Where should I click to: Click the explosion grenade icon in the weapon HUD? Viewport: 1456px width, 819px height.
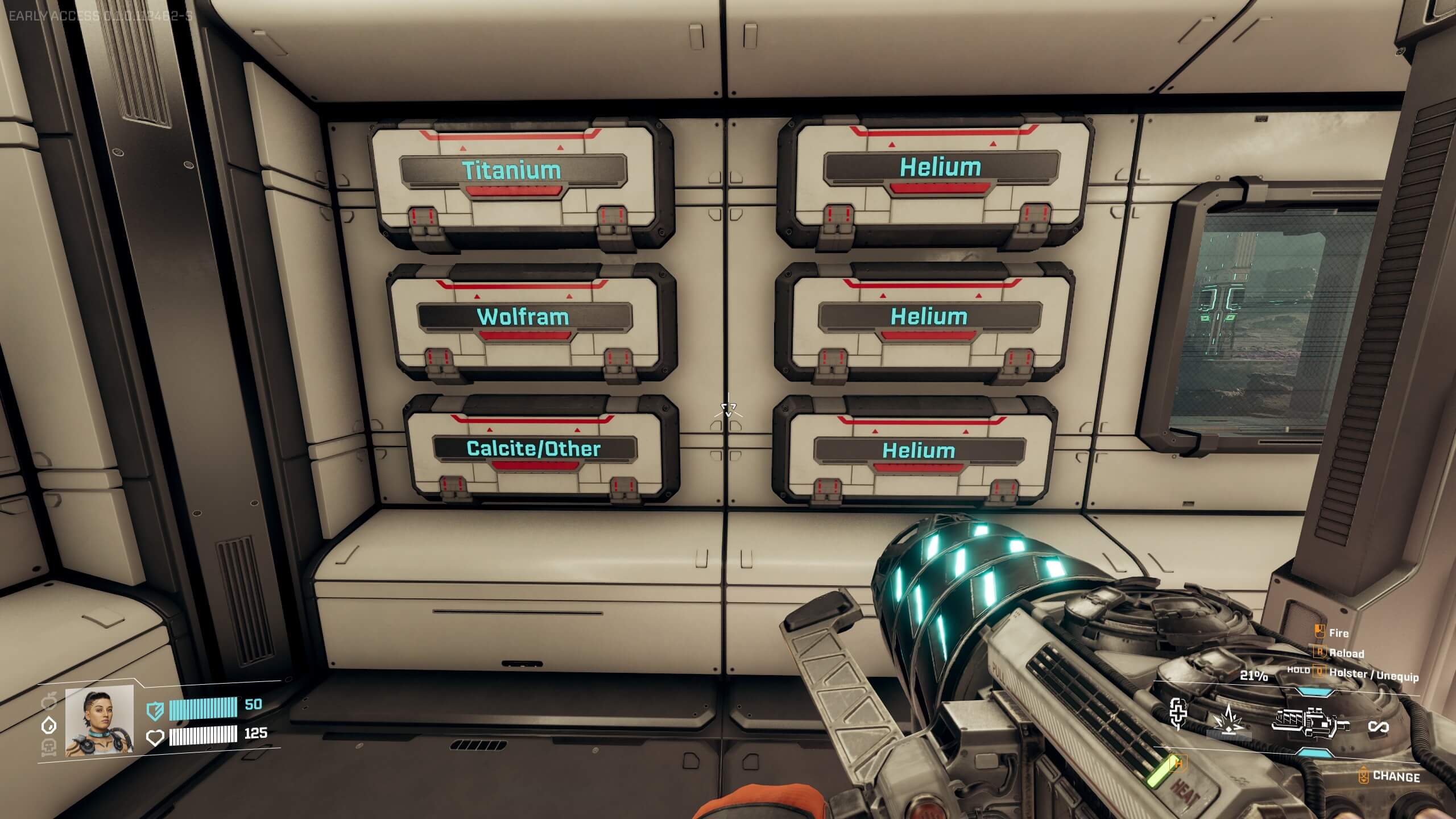(1228, 719)
